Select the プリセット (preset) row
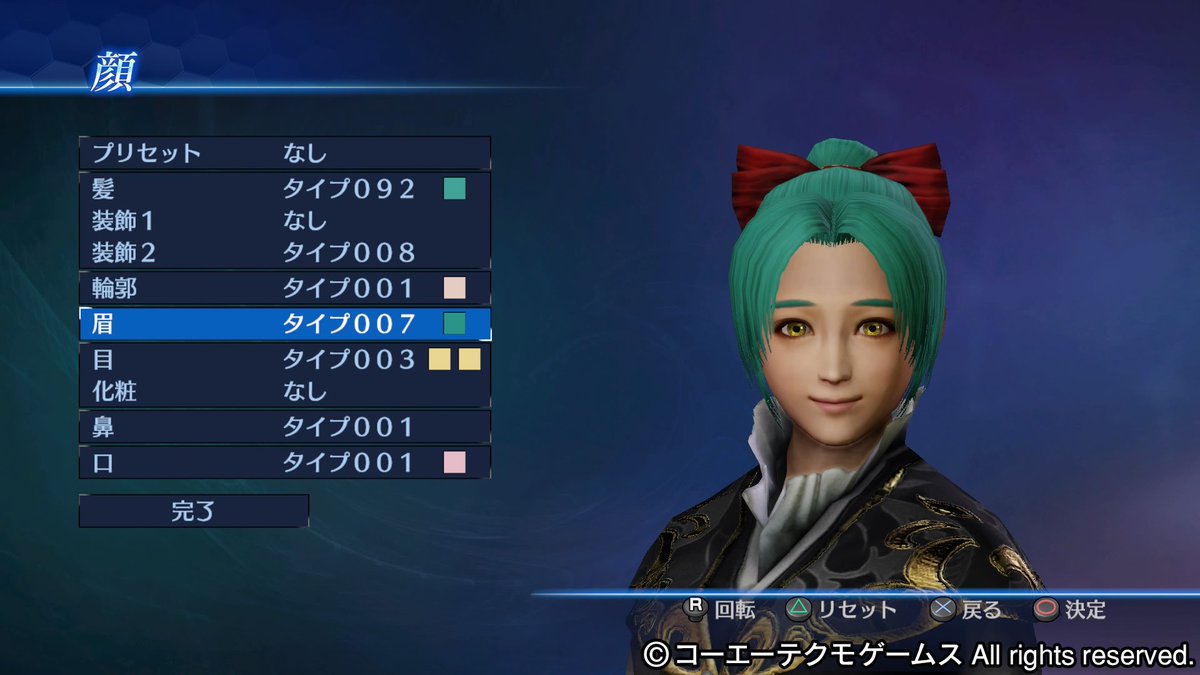 tap(284, 153)
